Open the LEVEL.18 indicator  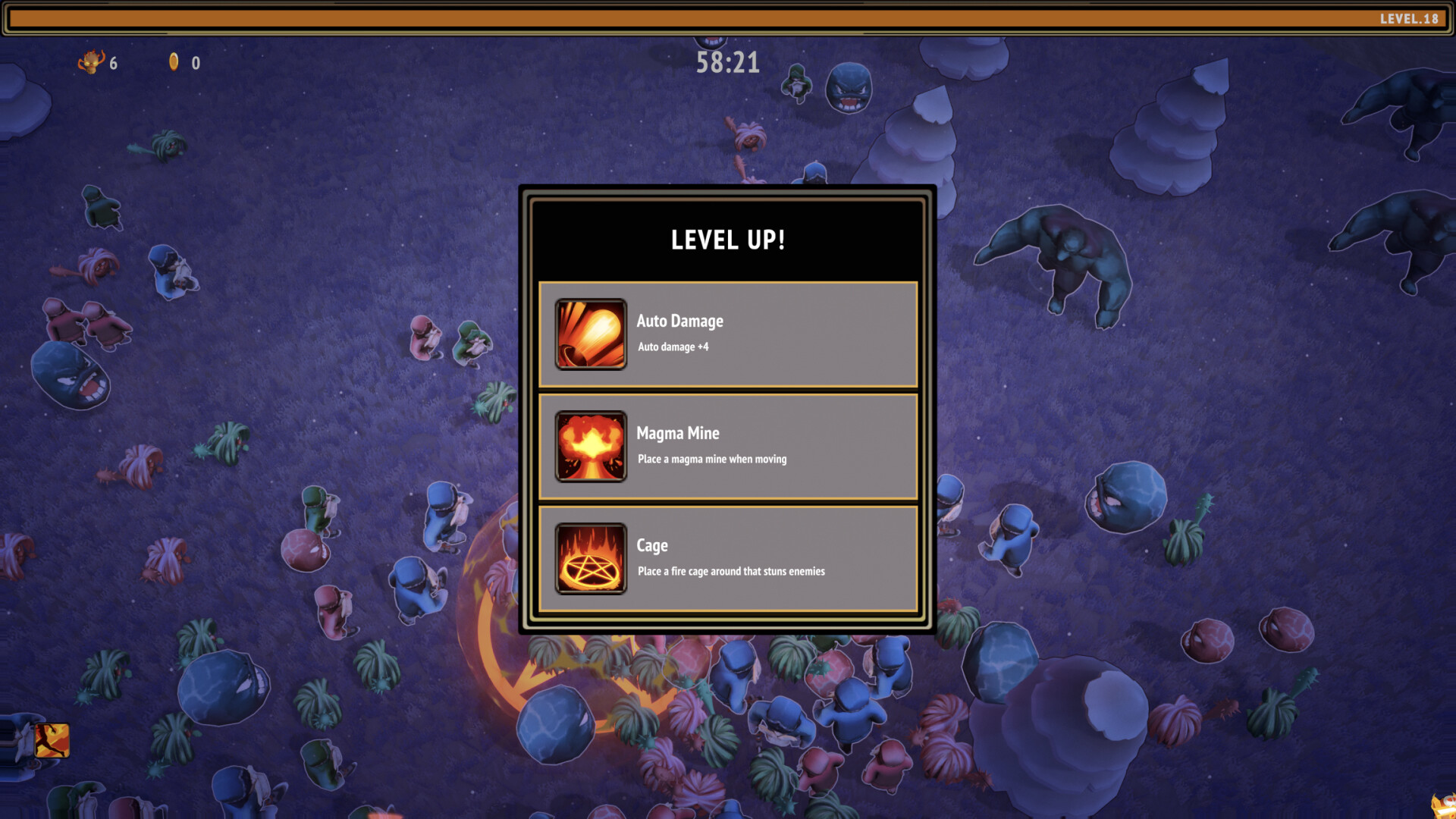pos(1408,17)
